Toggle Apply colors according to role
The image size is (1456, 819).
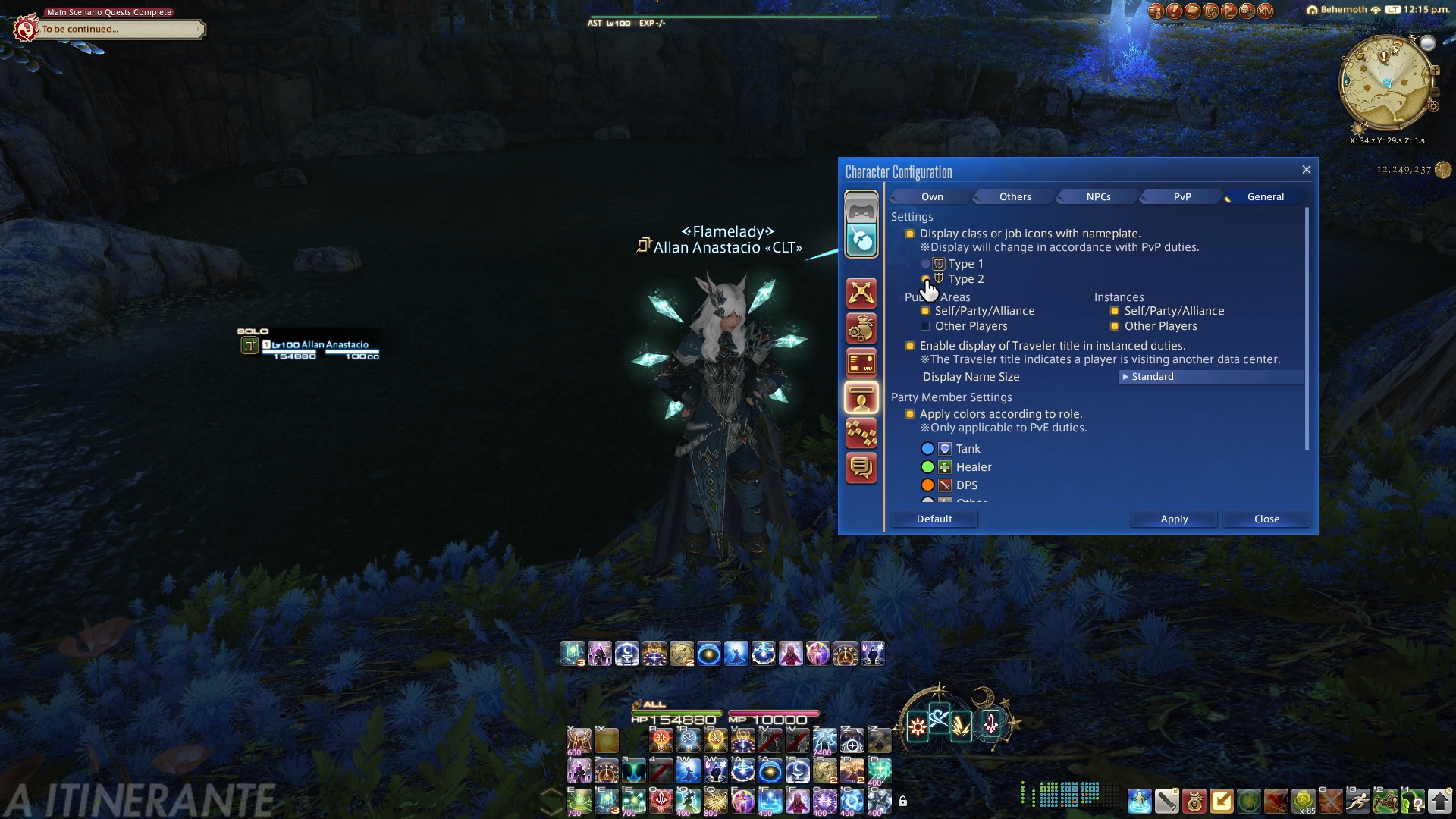(910, 414)
